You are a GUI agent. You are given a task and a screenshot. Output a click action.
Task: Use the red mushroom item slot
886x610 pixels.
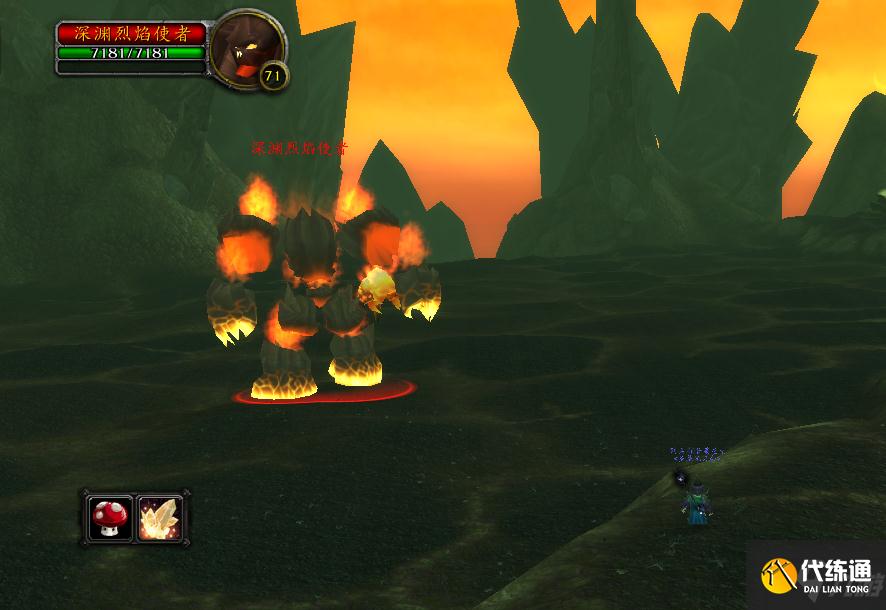click(109, 518)
